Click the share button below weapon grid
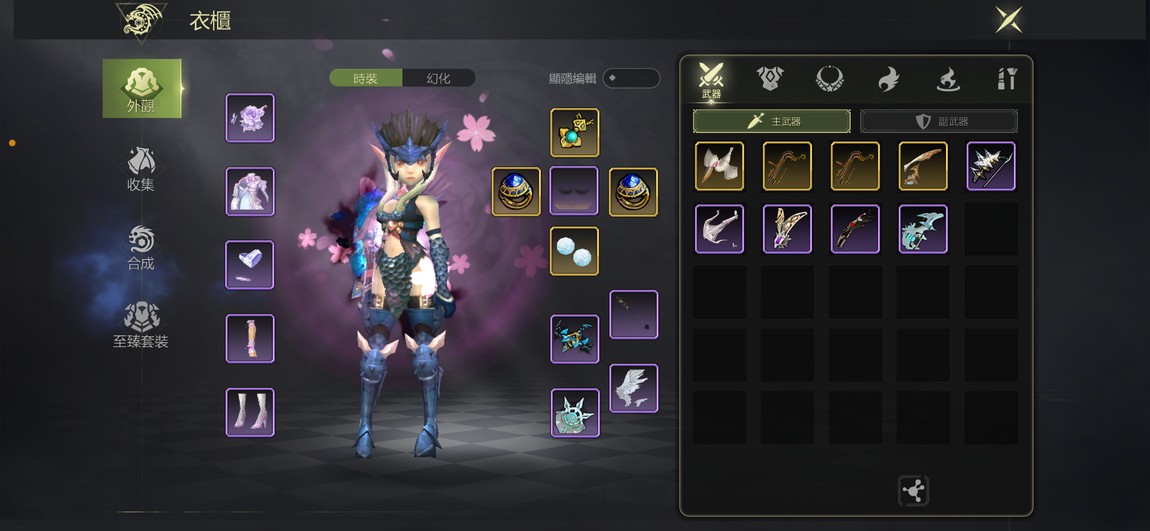The image size is (1150, 531). pyautogui.click(x=913, y=490)
